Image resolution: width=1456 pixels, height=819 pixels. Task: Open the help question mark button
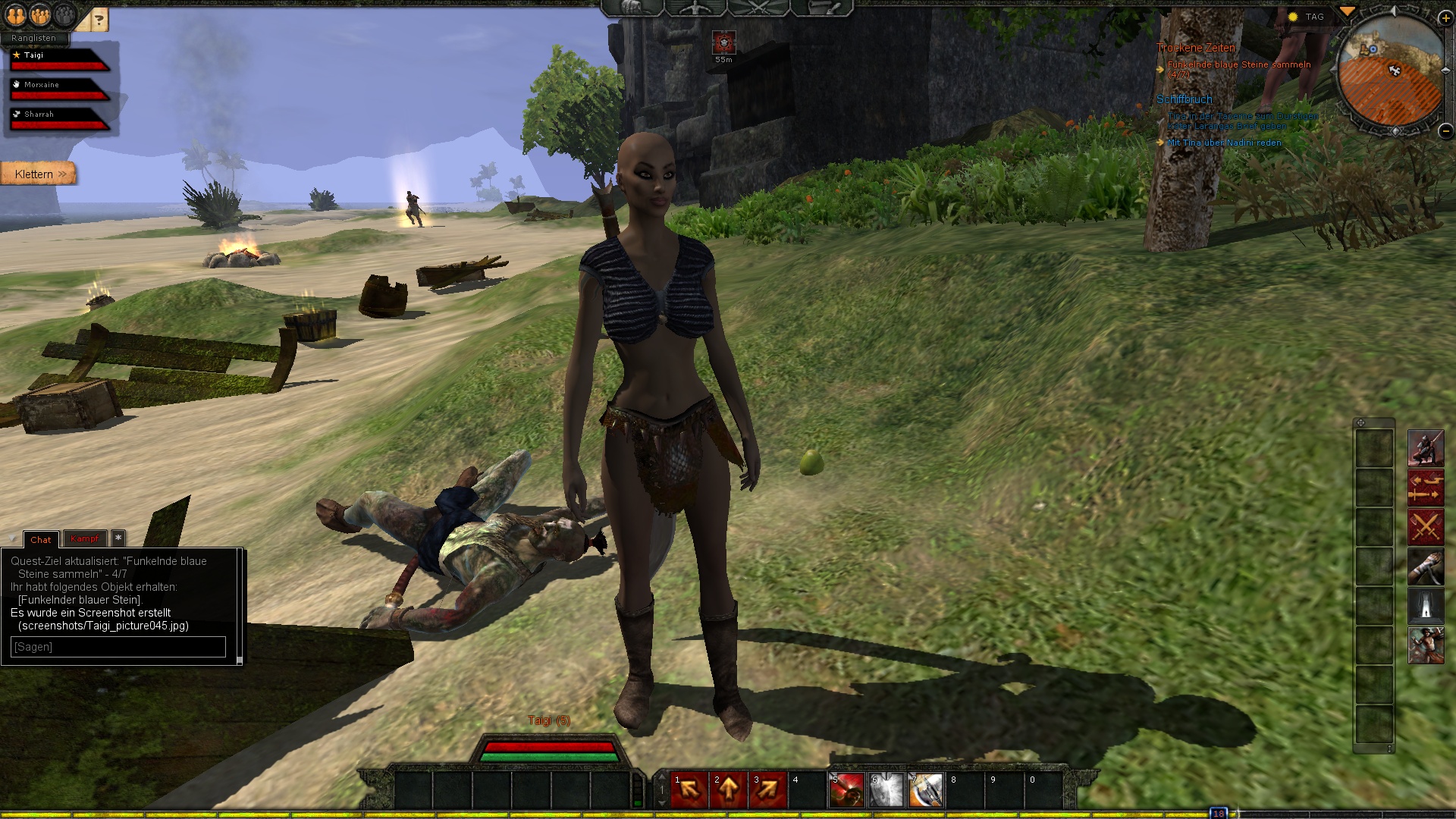(x=99, y=20)
